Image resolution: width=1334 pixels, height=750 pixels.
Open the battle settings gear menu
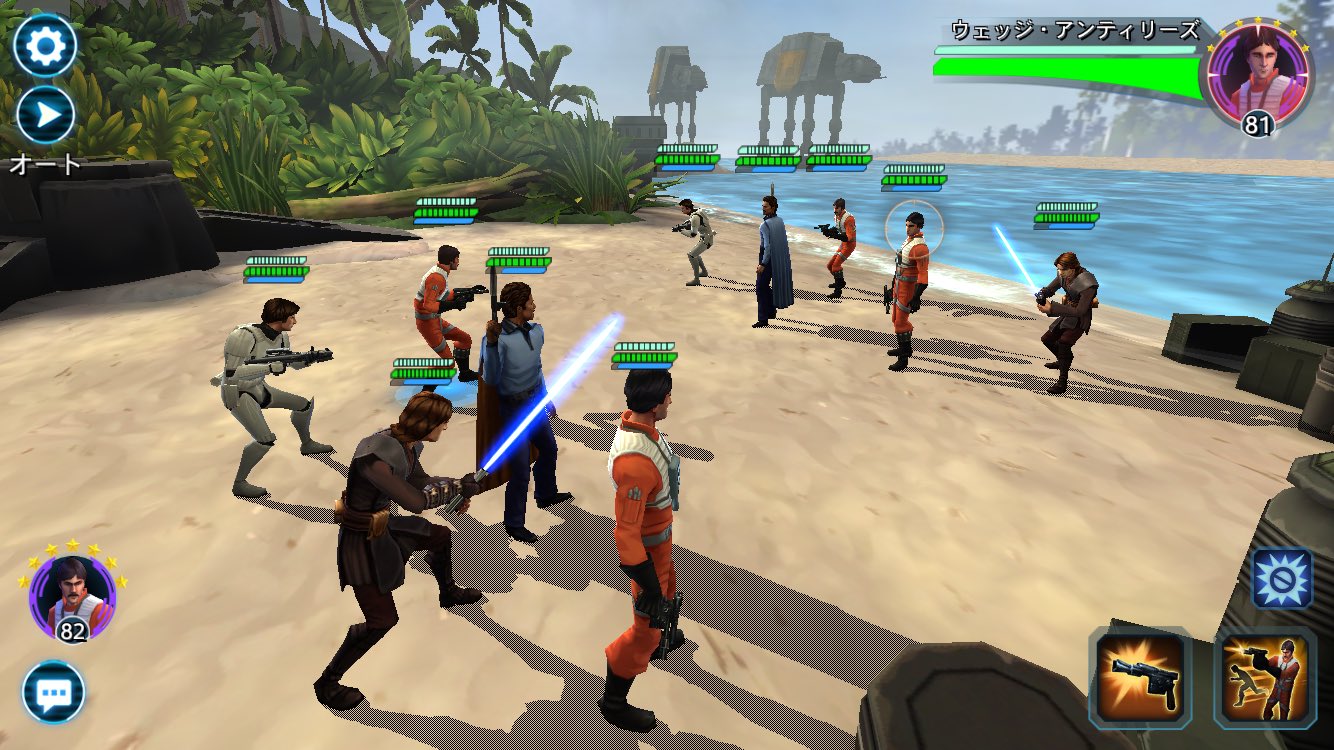[44, 44]
